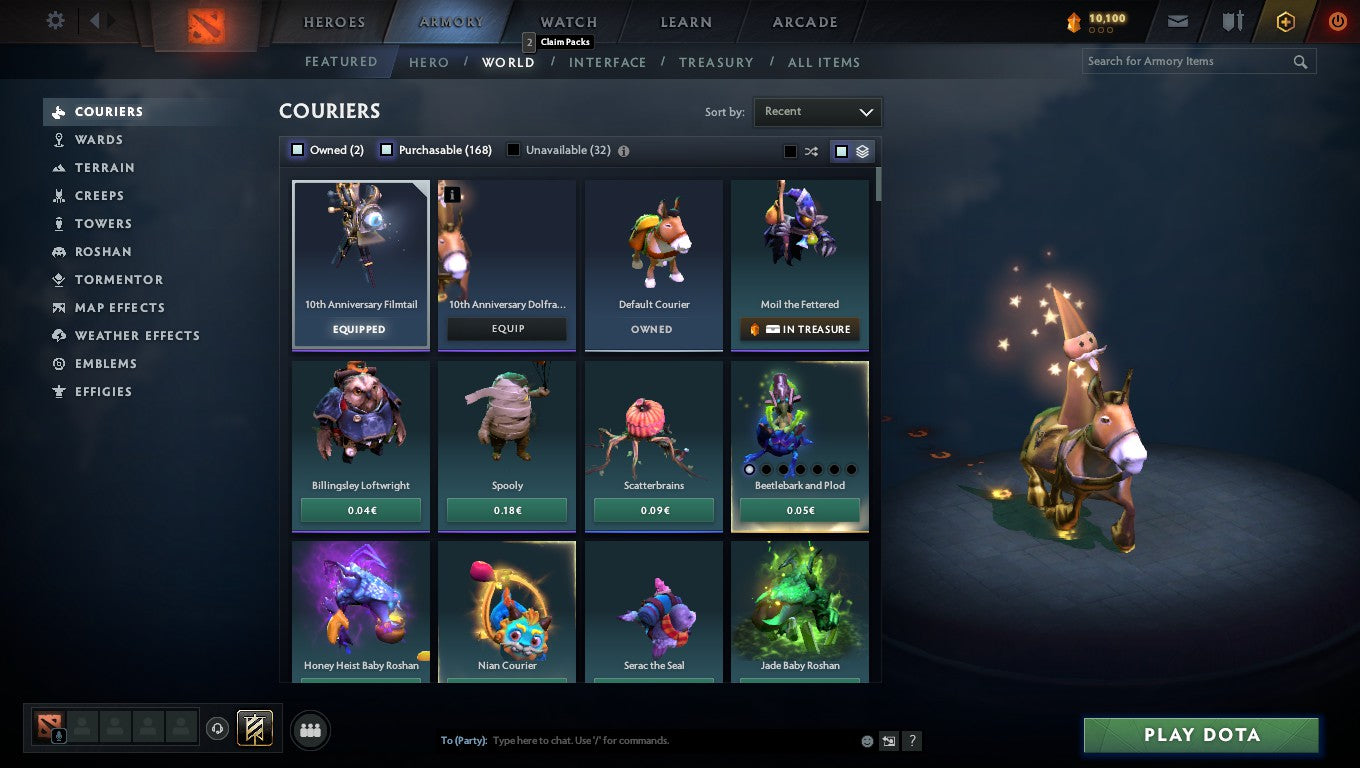Click the search magnifier in Armory search
The width and height of the screenshot is (1360, 768).
pyautogui.click(x=1300, y=61)
